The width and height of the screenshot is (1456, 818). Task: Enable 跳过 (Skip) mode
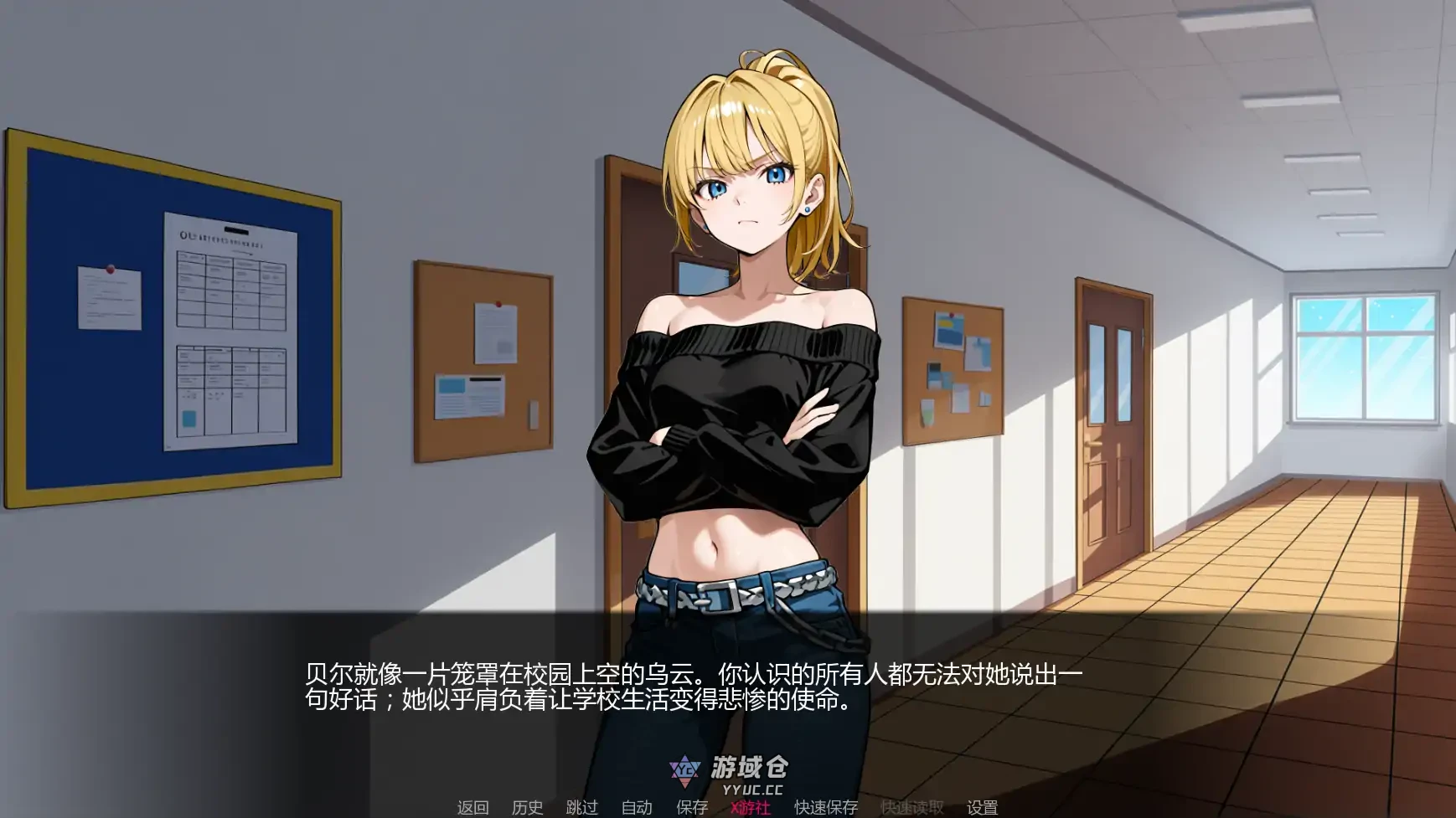583,809
